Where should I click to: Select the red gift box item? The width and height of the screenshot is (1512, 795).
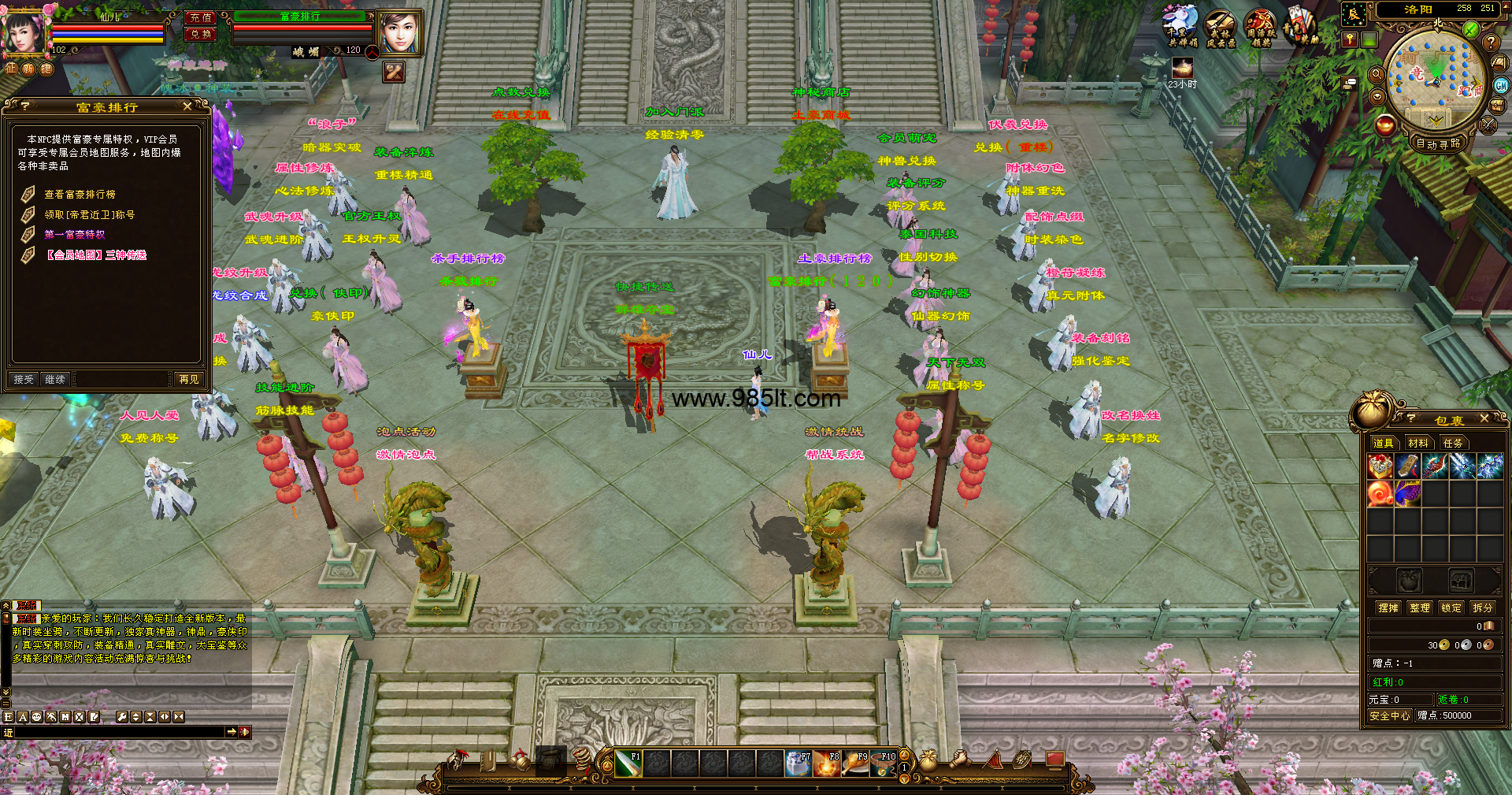(1380, 466)
